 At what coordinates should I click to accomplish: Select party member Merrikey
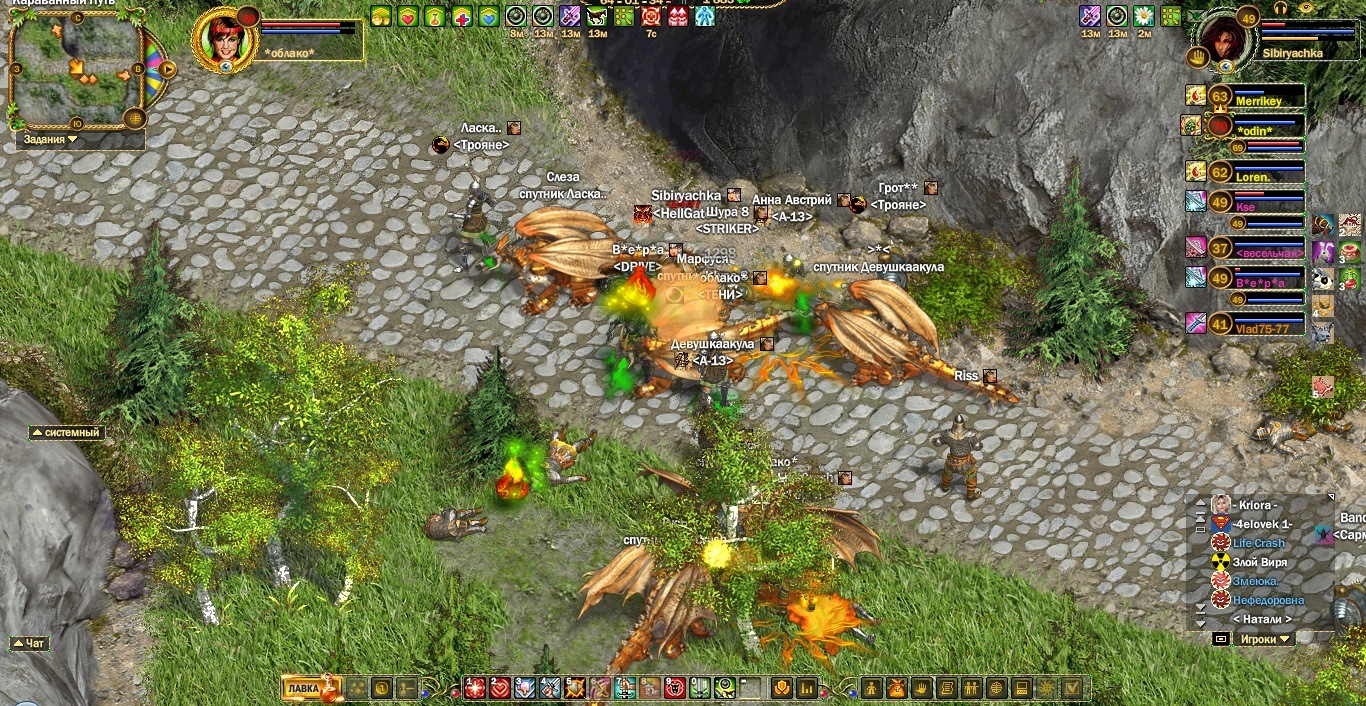pos(1256,100)
